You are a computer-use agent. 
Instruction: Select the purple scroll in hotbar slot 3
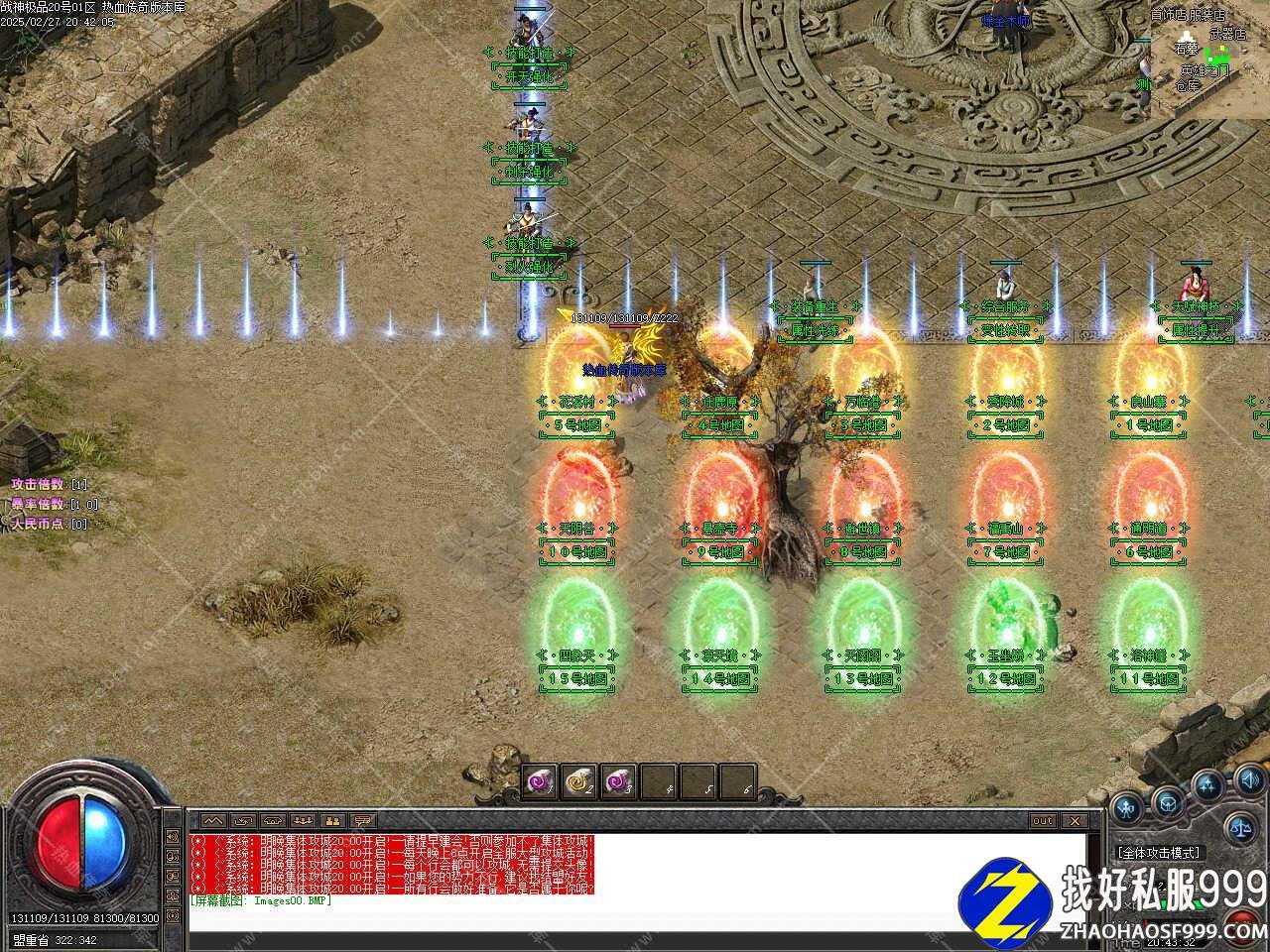tap(617, 782)
